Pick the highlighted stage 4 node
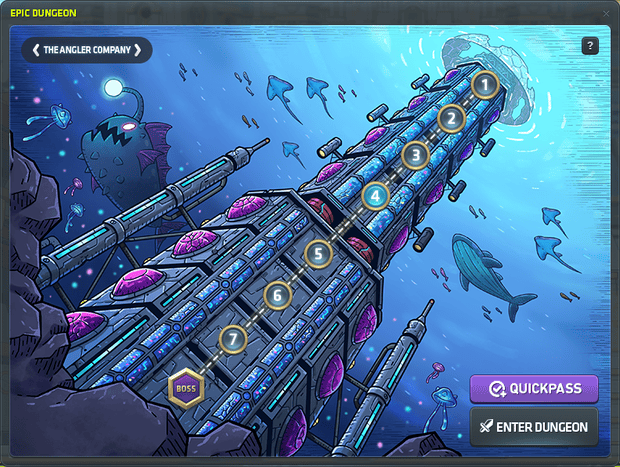Screen dimensions: 620x467 375,196
